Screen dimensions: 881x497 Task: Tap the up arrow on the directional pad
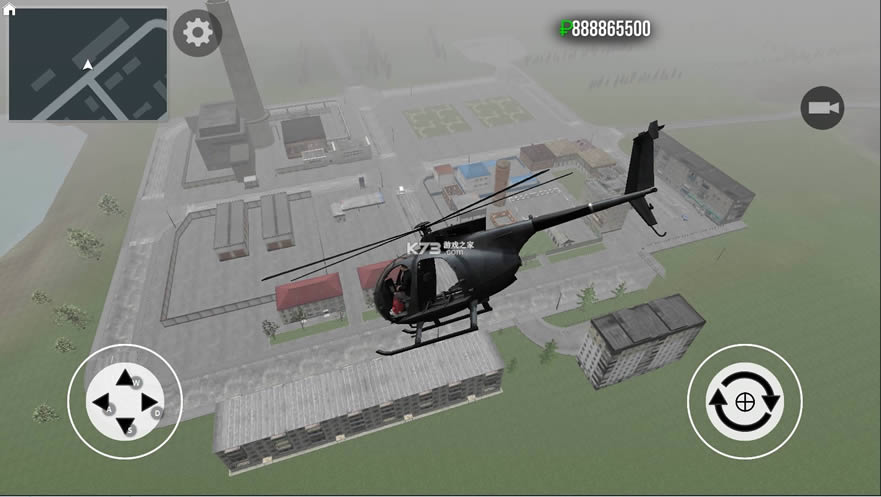point(124,379)
